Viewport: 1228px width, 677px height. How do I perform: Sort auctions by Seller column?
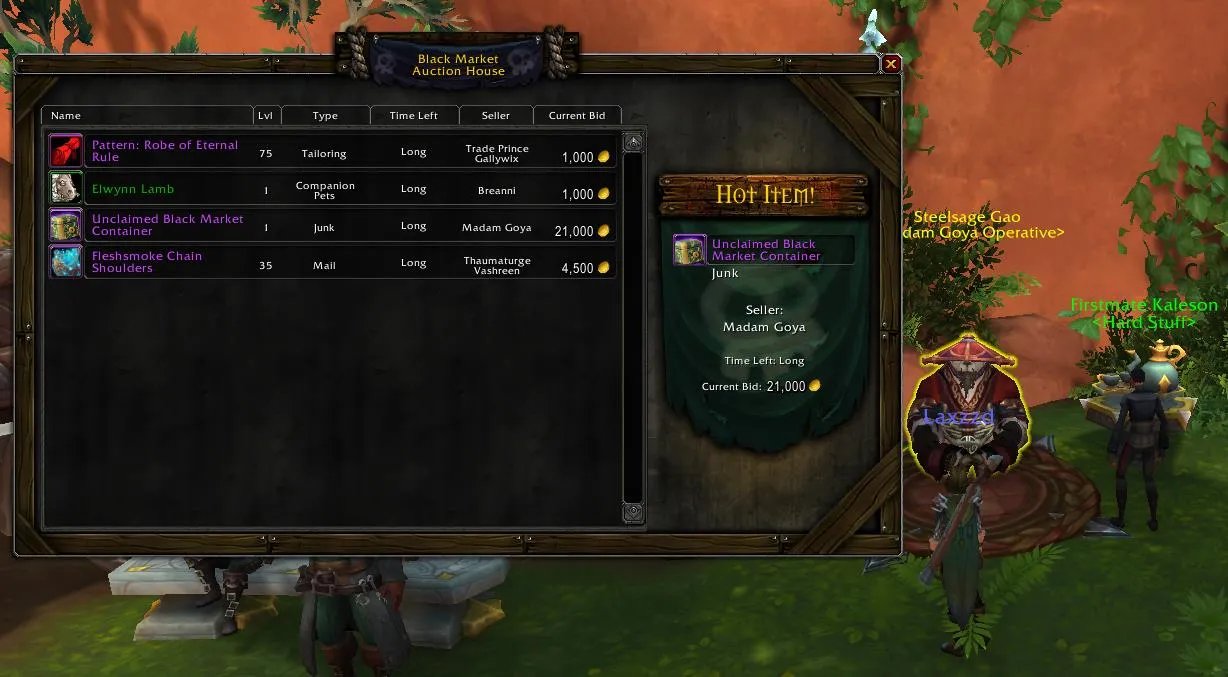[x=496, y=115]
